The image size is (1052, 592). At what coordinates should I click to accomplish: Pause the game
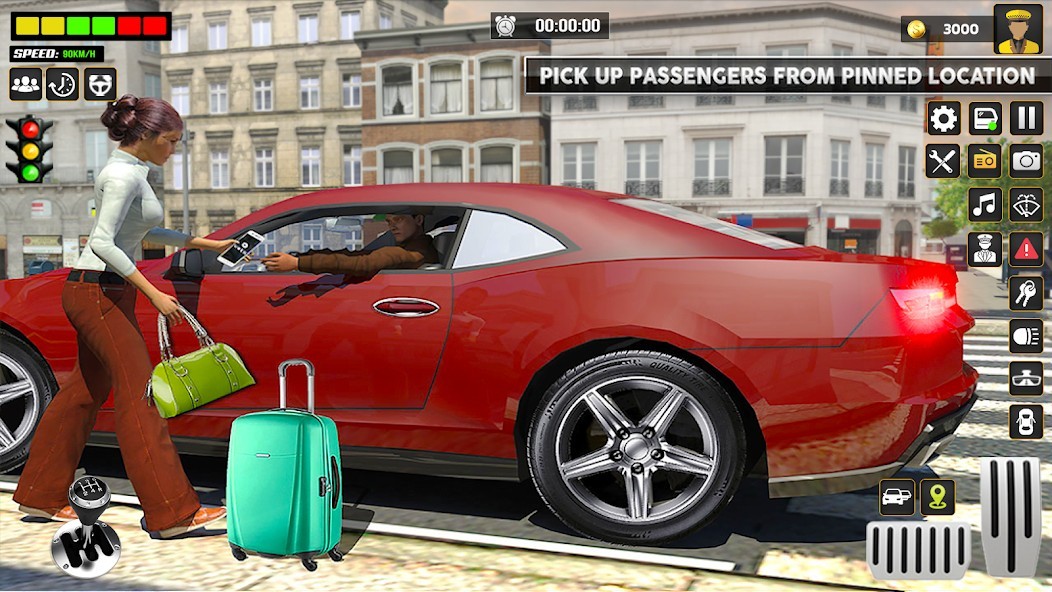1026,118
